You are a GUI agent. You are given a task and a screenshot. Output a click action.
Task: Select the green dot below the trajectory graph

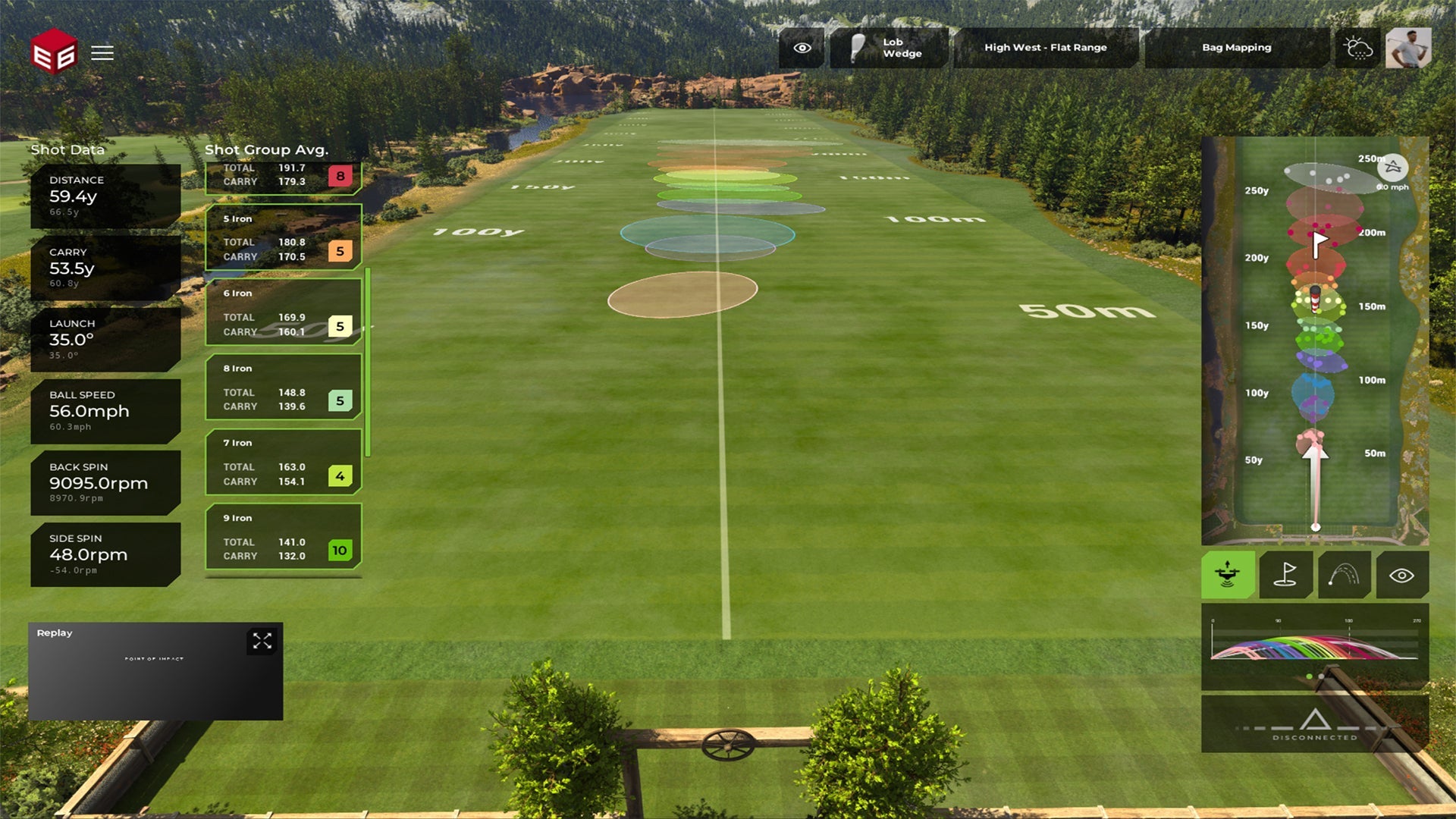1309,676
